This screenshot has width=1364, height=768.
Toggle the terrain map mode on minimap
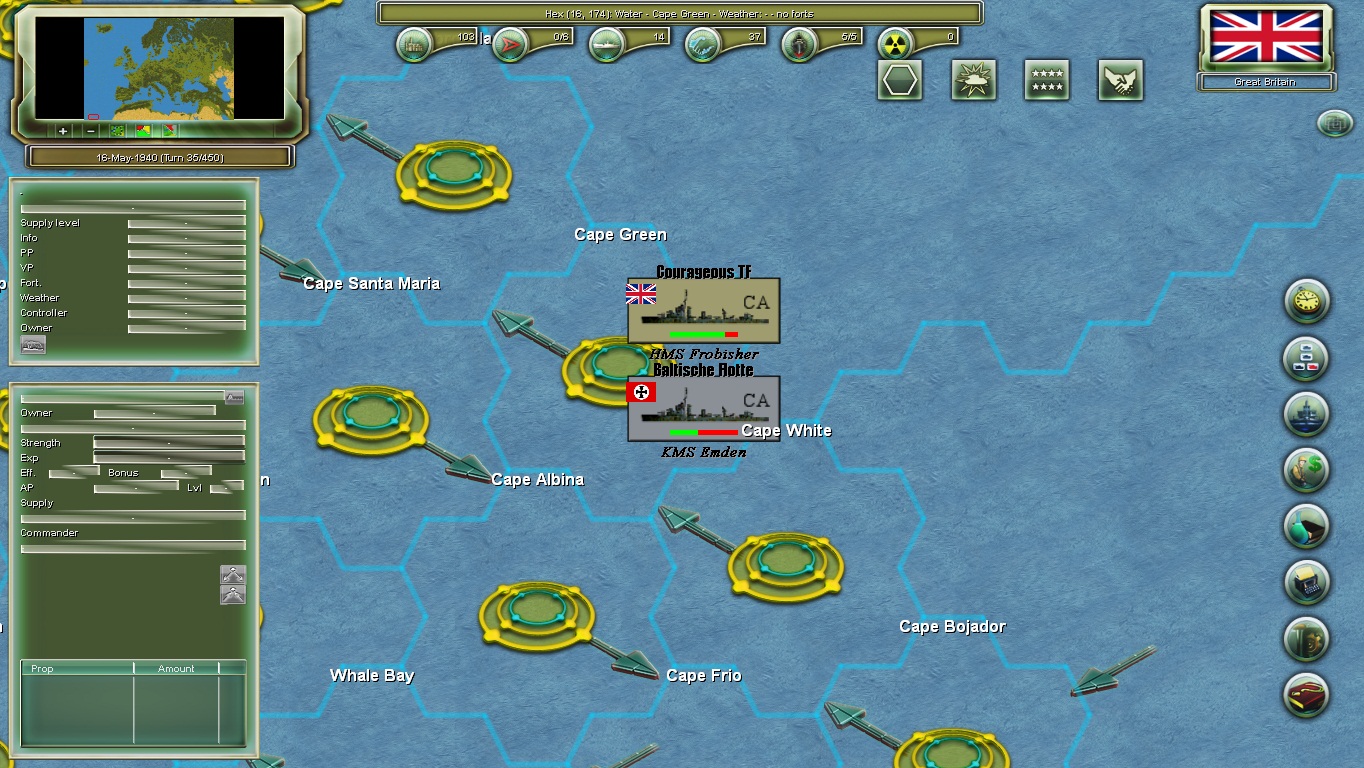tap(117, 131)
